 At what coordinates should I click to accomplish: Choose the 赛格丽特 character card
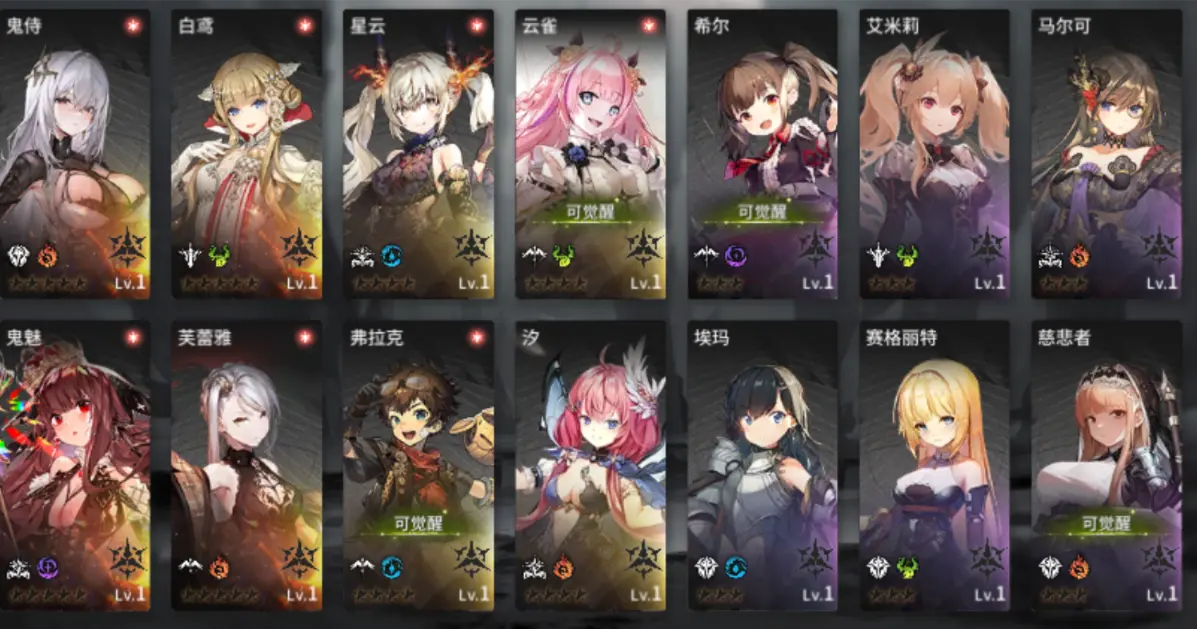pos(934,466)
